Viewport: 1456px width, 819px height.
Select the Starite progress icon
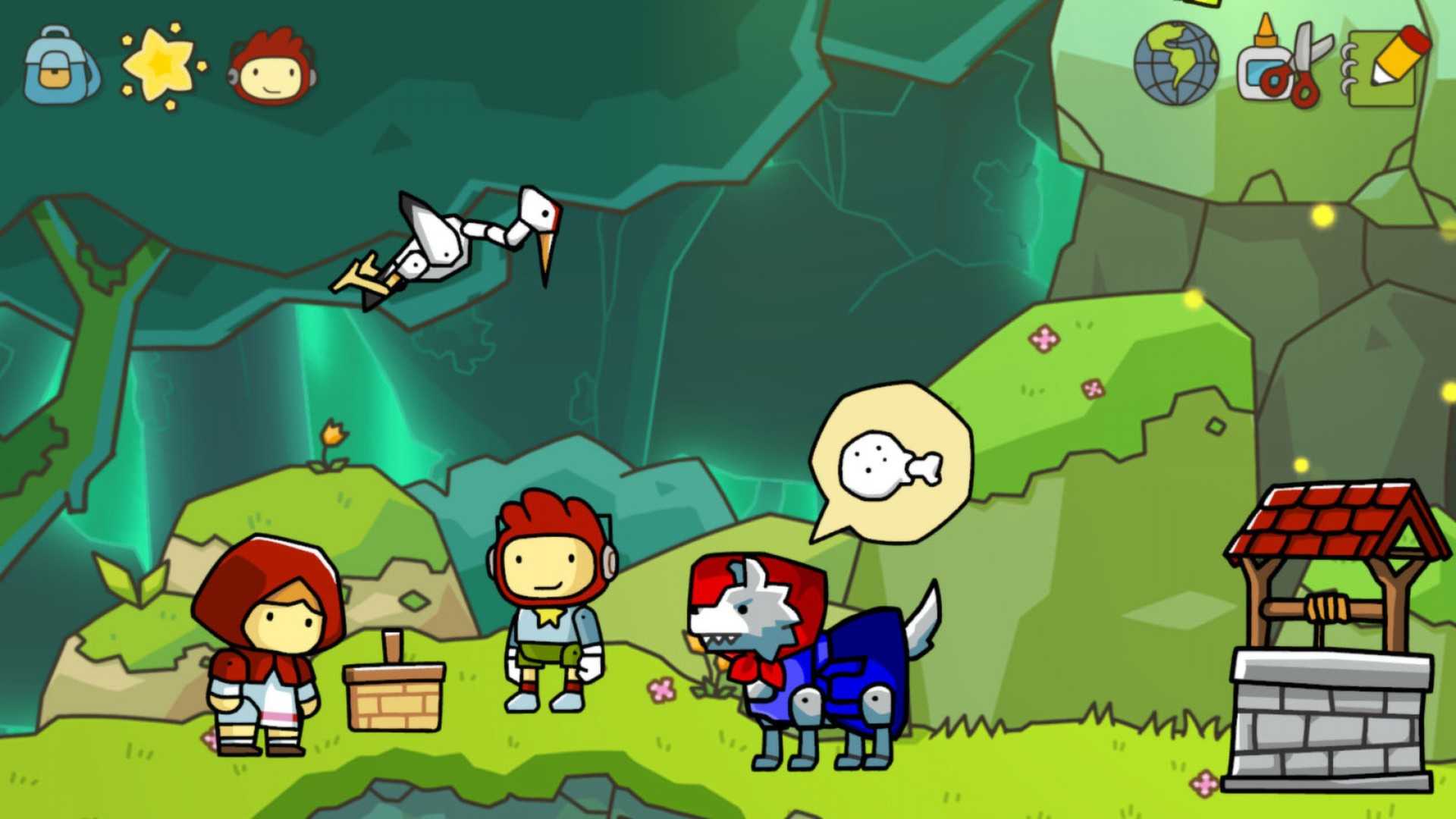(x=155, y=64)
